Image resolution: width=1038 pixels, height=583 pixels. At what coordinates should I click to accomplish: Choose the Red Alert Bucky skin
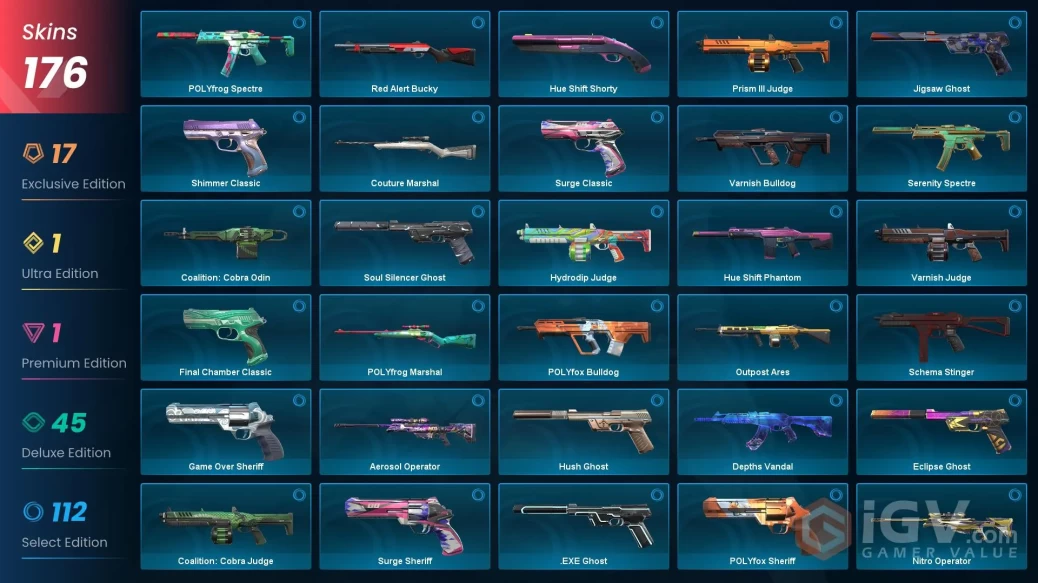point(404,53)
